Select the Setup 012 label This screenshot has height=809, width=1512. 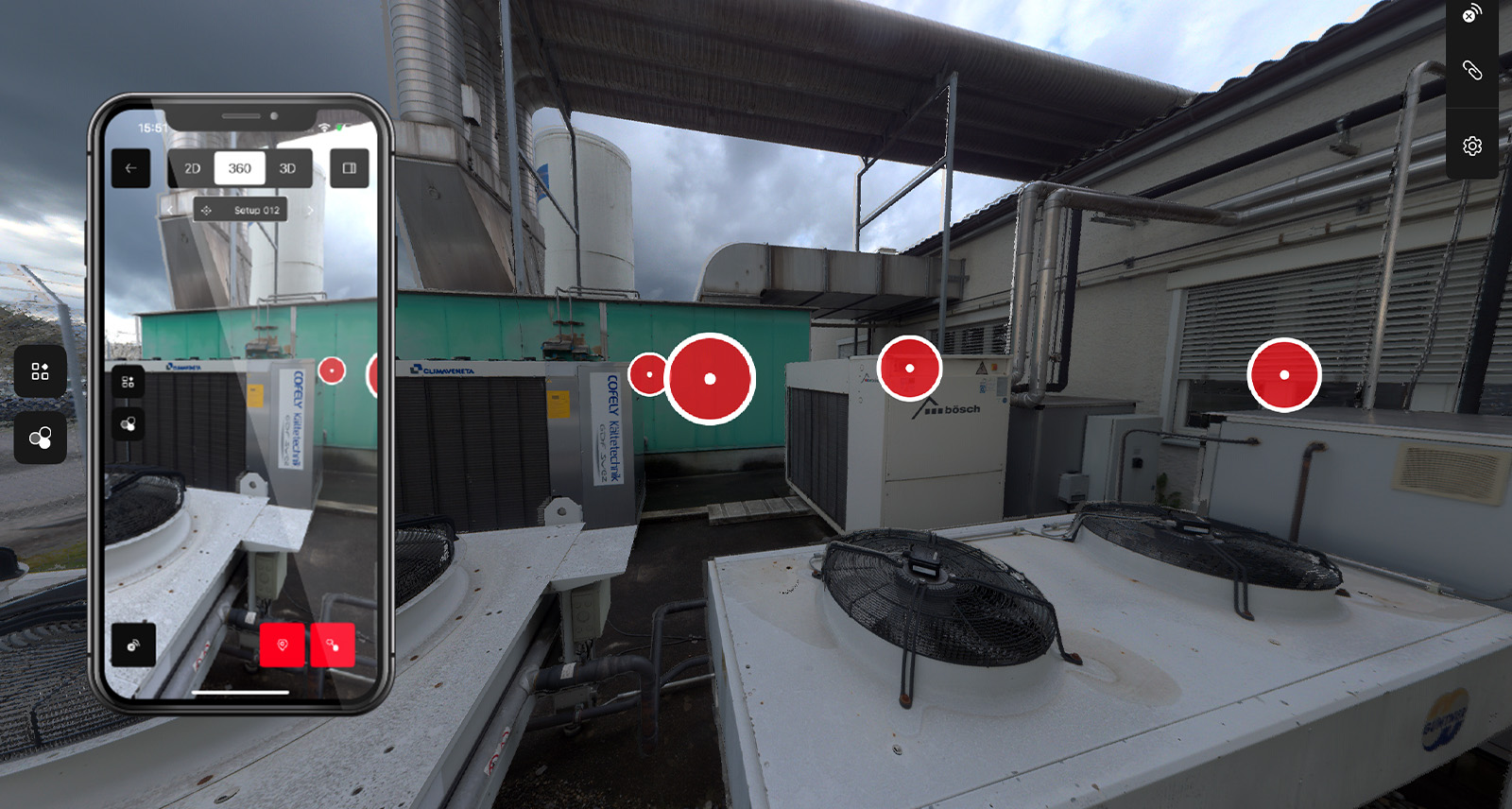coord(255,210)
